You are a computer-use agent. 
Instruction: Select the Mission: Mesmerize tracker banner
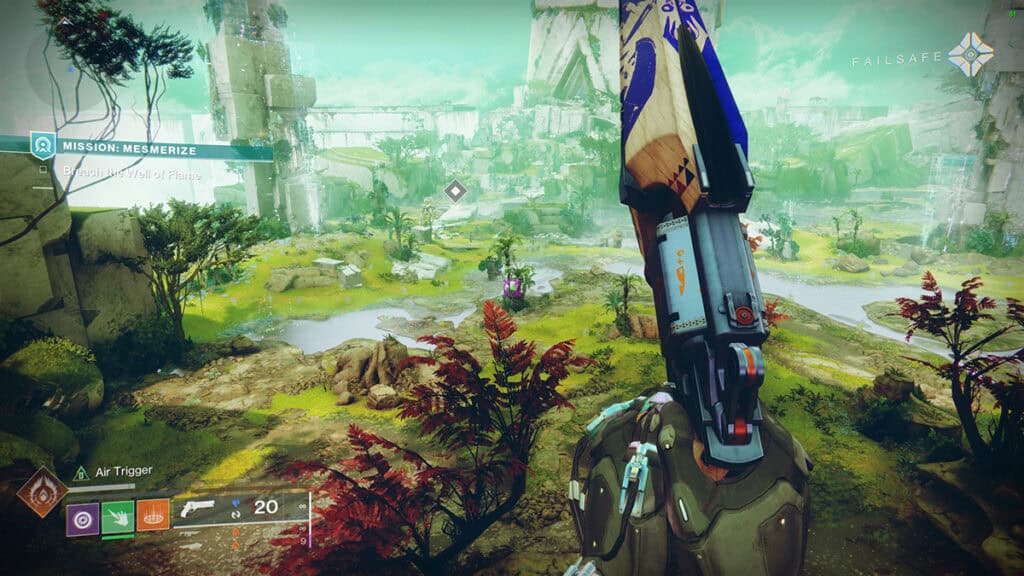pyautogui.click(x=150, y=149)
